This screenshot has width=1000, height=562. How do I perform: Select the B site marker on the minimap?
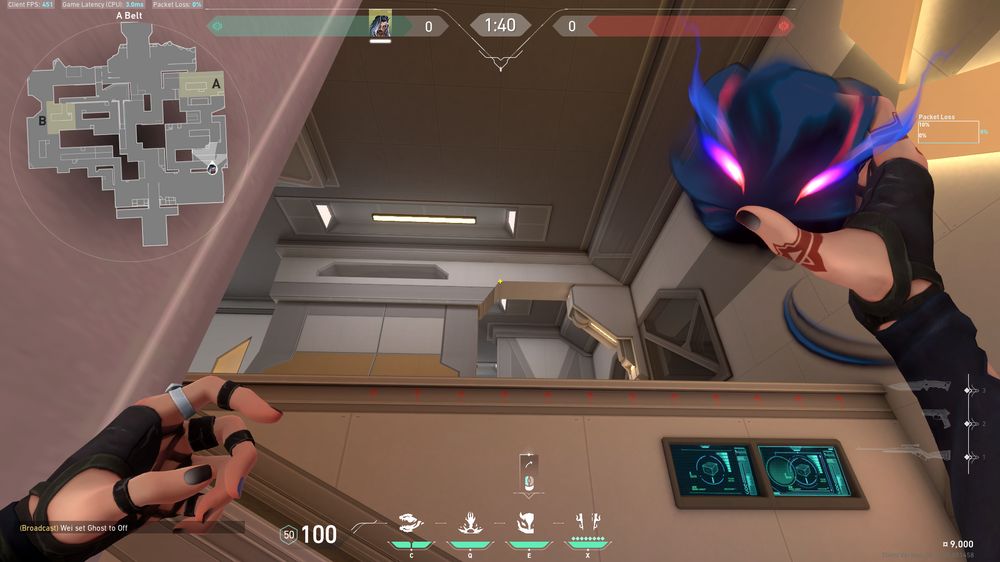[43, 122]
